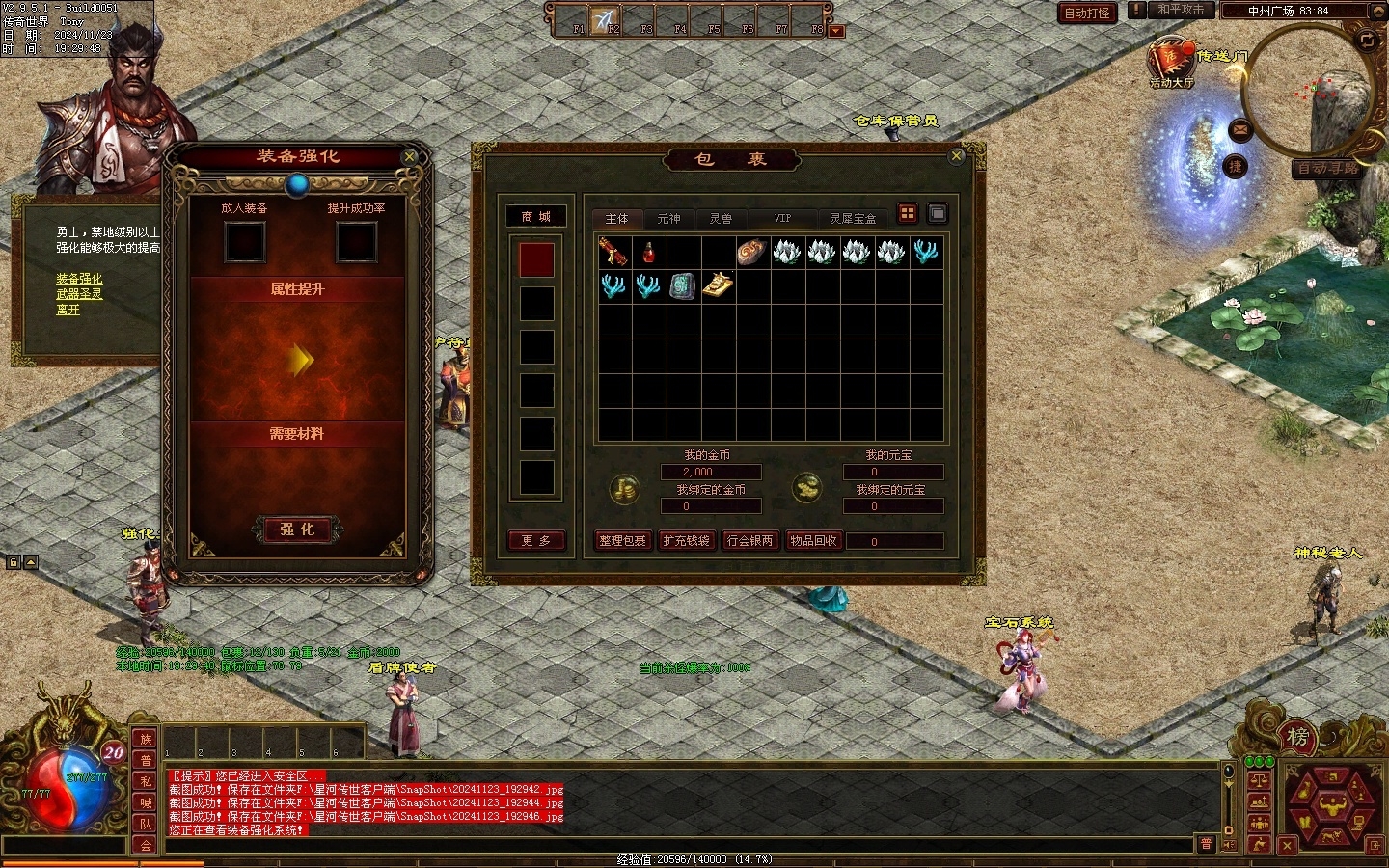The height and width of the screenshot is (868, 1389).
Task: Sort the bag with 整理包裹
Action: 622,541
